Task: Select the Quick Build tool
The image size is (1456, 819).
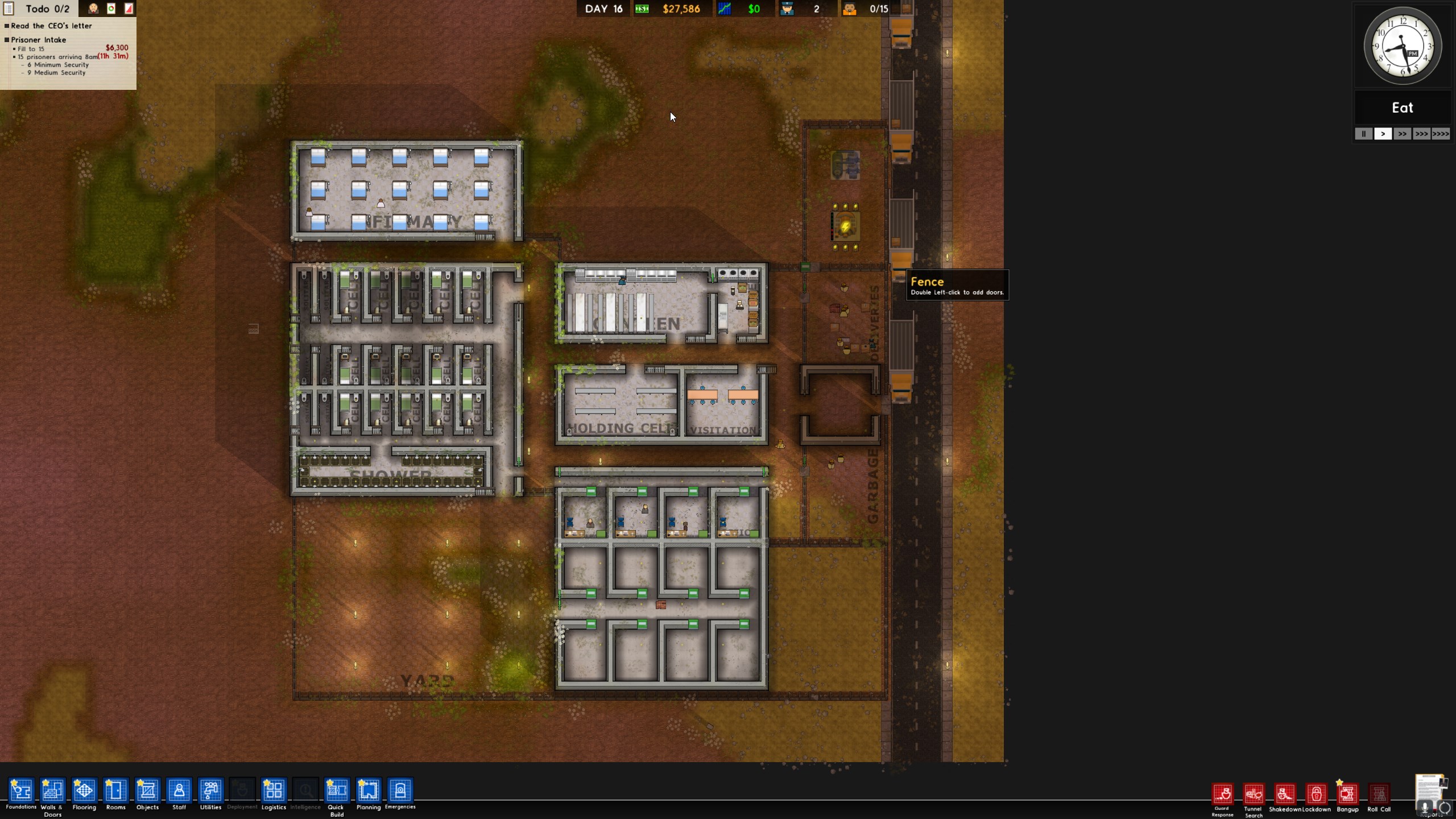Action: point(337,791)
